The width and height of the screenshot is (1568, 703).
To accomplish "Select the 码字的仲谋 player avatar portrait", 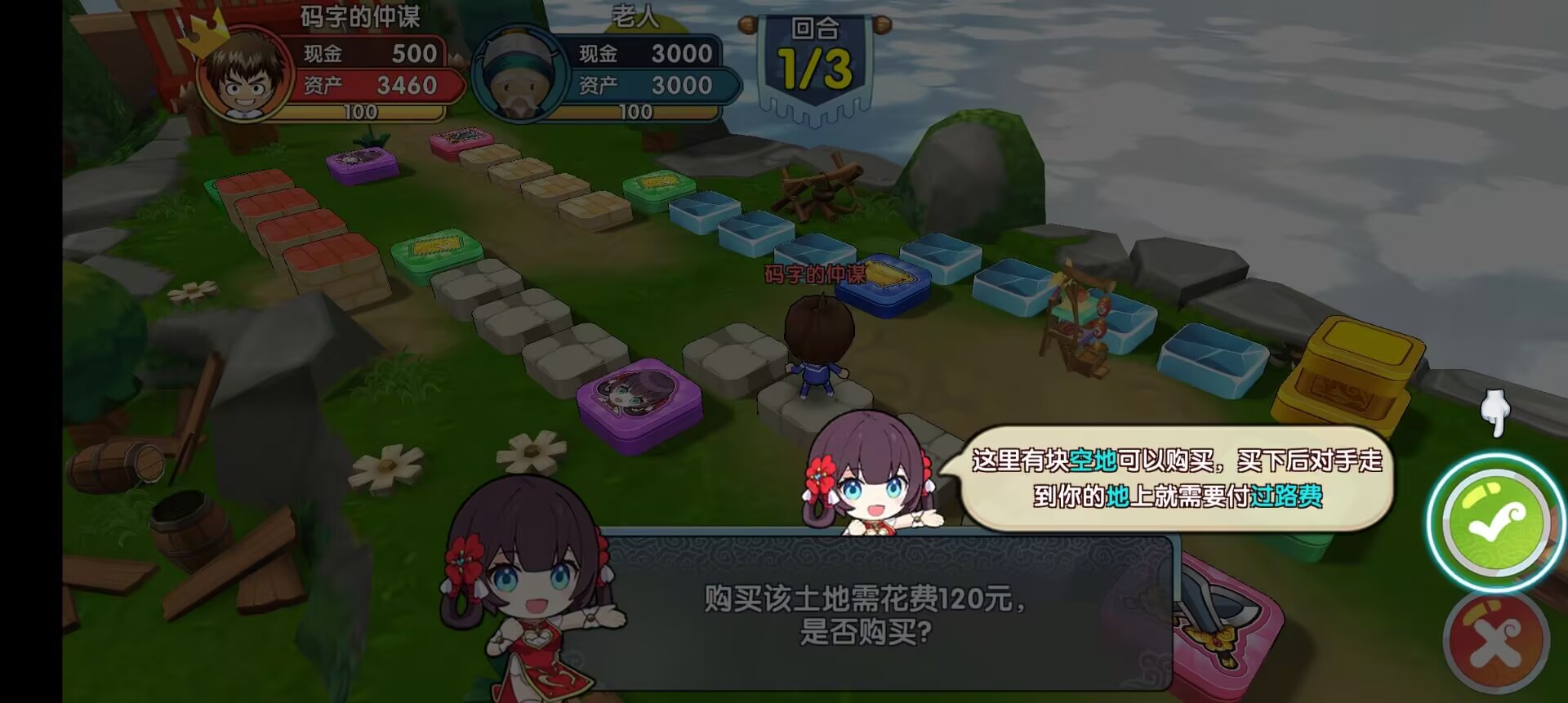I will pos(243,77).
